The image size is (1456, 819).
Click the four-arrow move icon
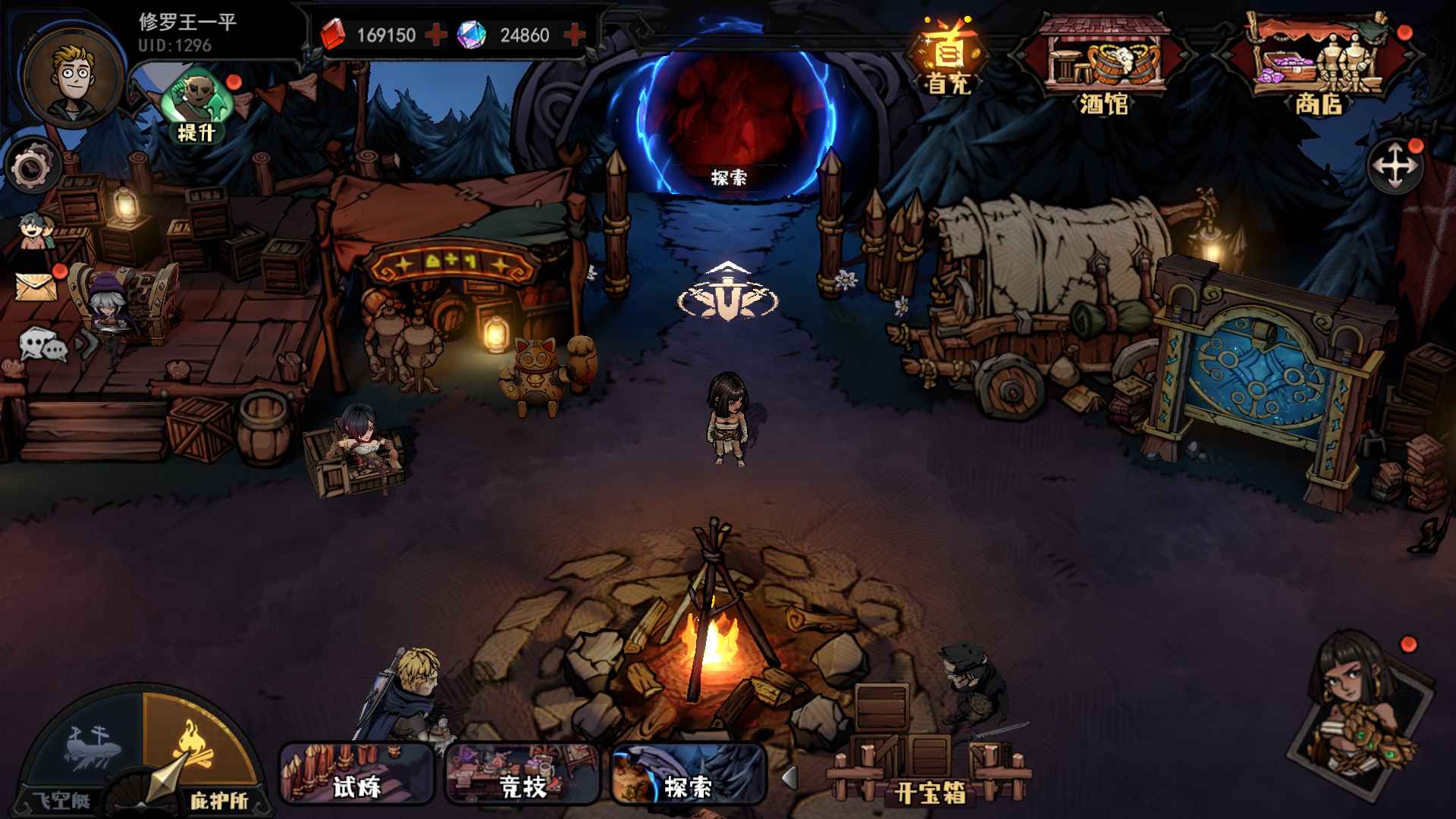[x=1395, y=167]
